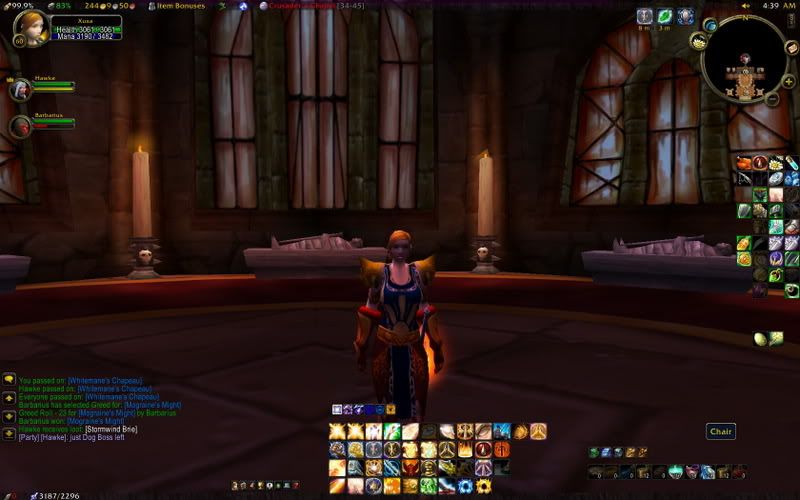Click the Stormwind Brie loot link in chat
Image resolution: width=800 pixels, height=500 pixels.
tap(111, 430)
